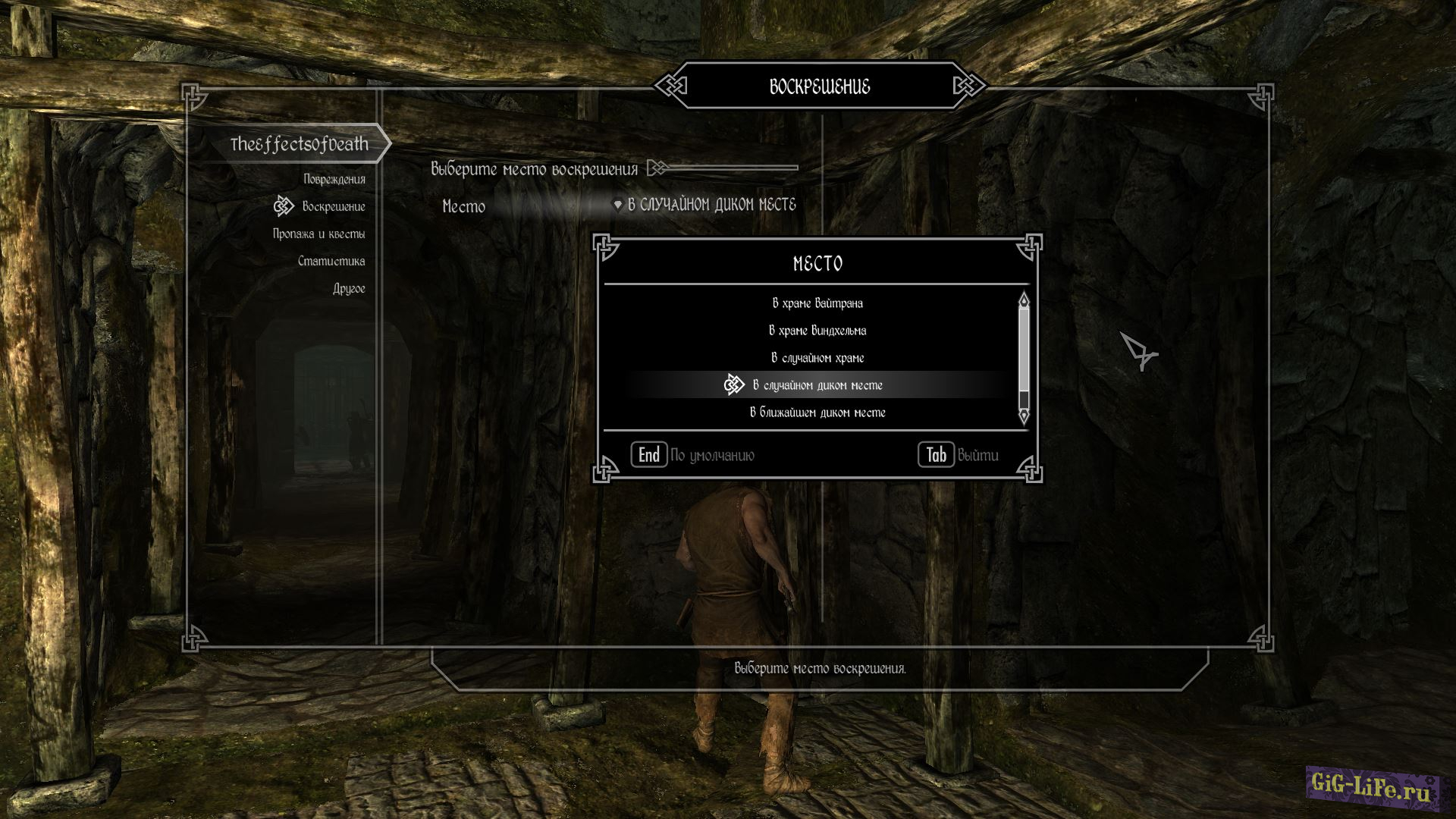Viewport: 1456px width, 819px height.
Task: Open the Пропажа и квесты page
Action: (318, 234)
